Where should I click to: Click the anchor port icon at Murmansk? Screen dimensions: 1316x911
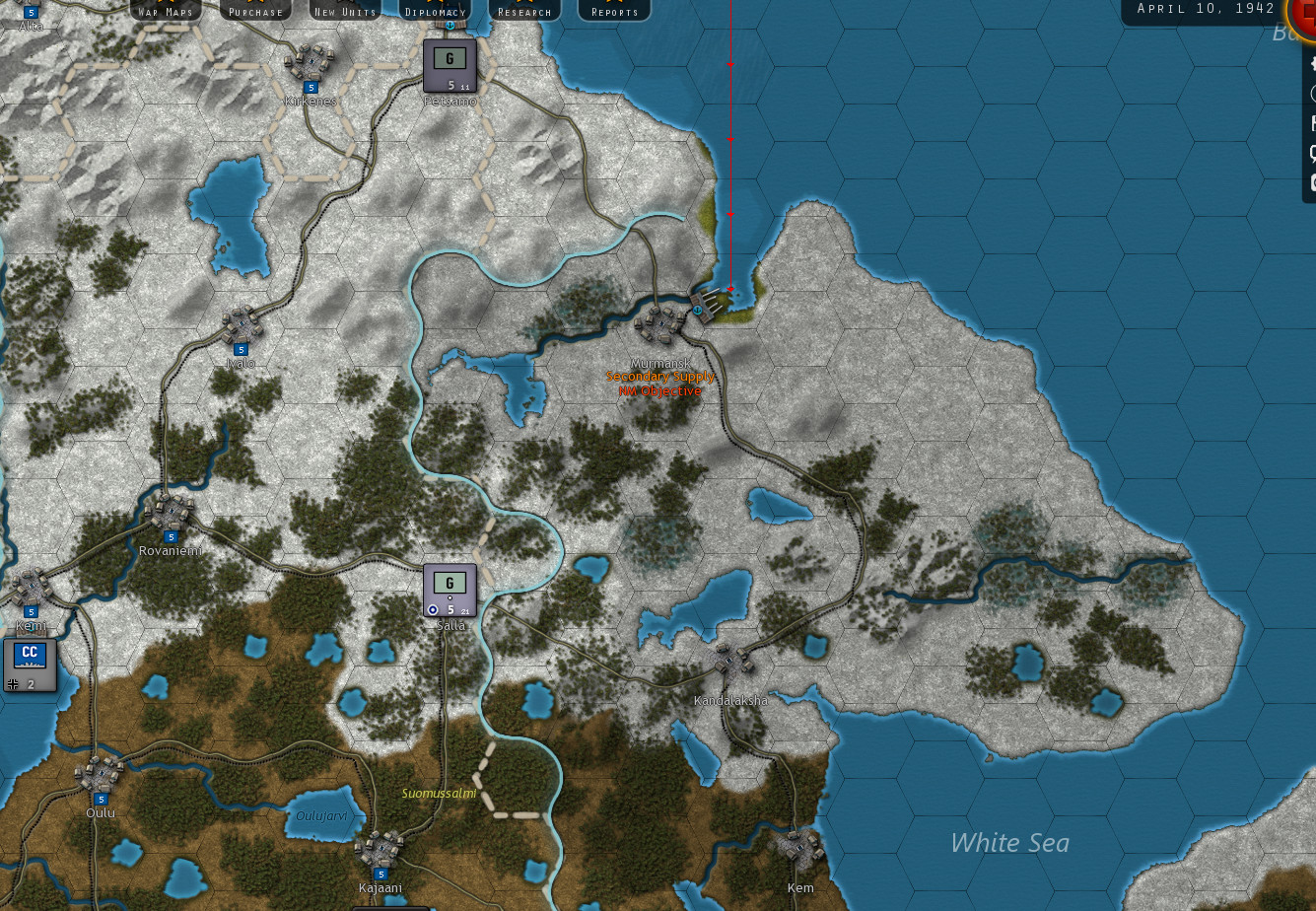[699, 312]
